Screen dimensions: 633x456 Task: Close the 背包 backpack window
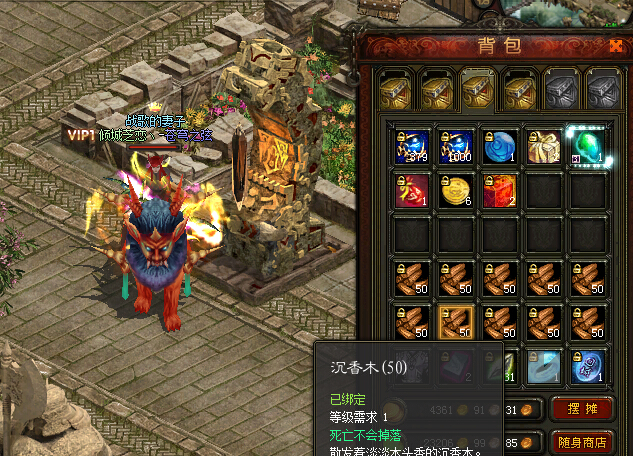click(615, 45)
